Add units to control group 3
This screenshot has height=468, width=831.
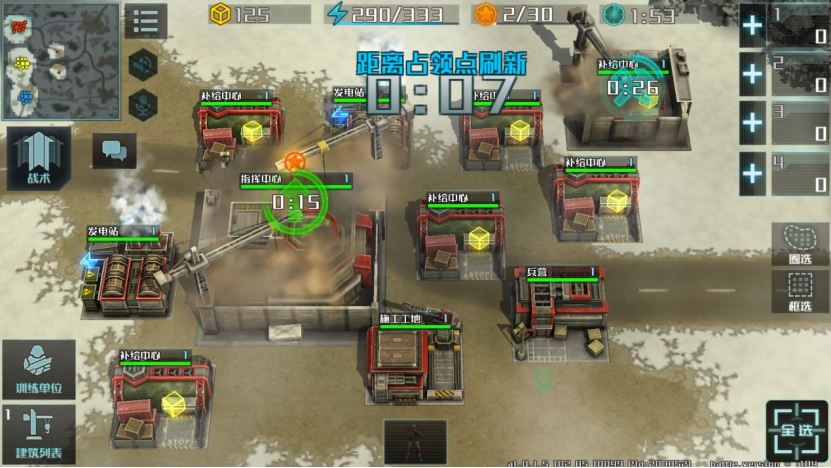point(751,123)
